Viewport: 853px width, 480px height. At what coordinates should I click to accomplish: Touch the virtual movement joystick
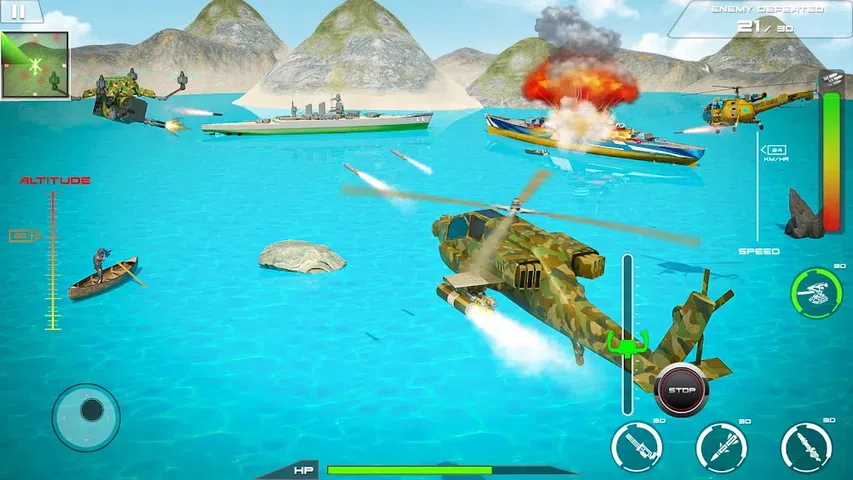pos(87,415)
